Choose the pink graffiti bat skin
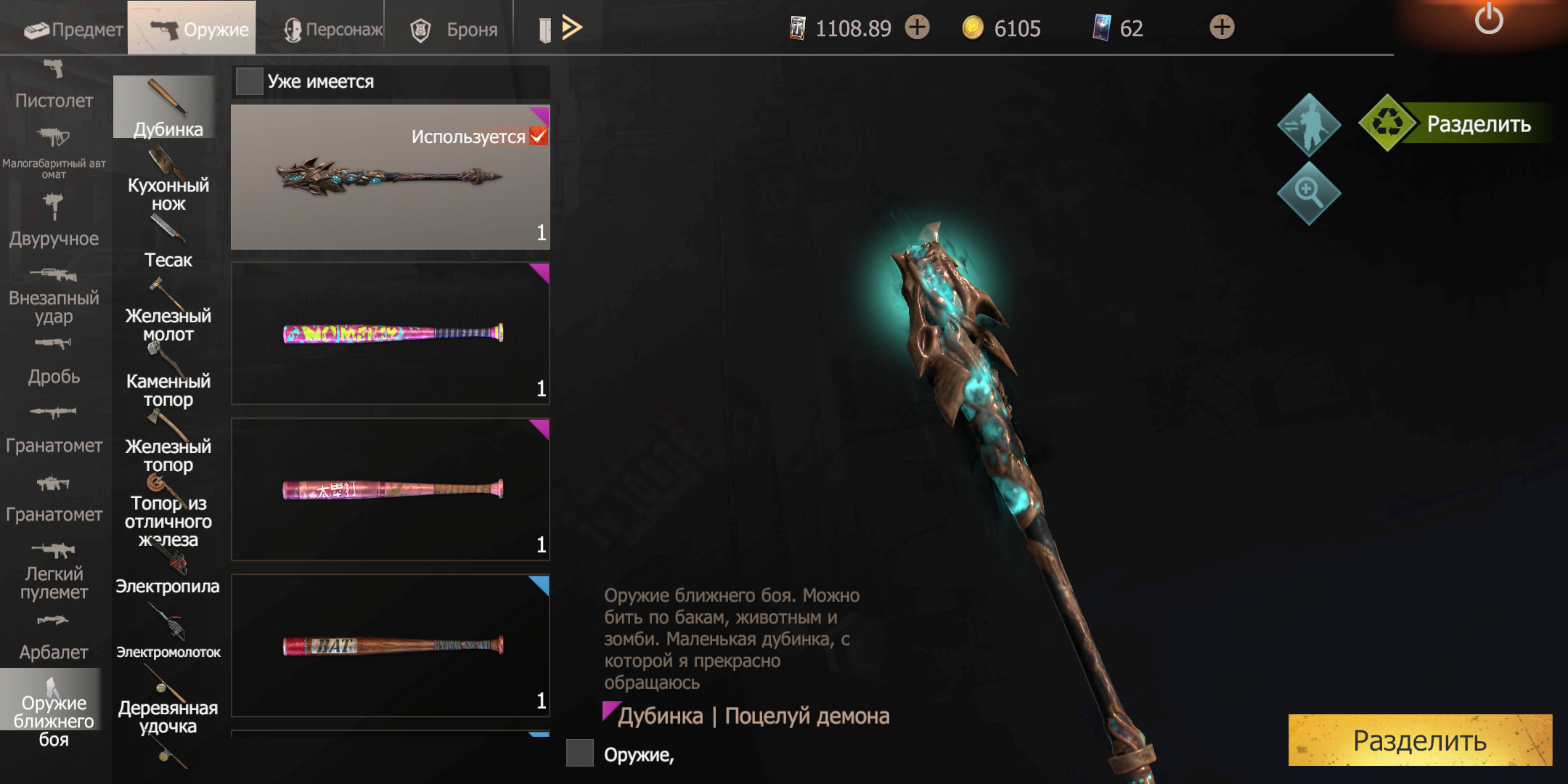This screenshot has width=1568, height=784. pos(390,333)
